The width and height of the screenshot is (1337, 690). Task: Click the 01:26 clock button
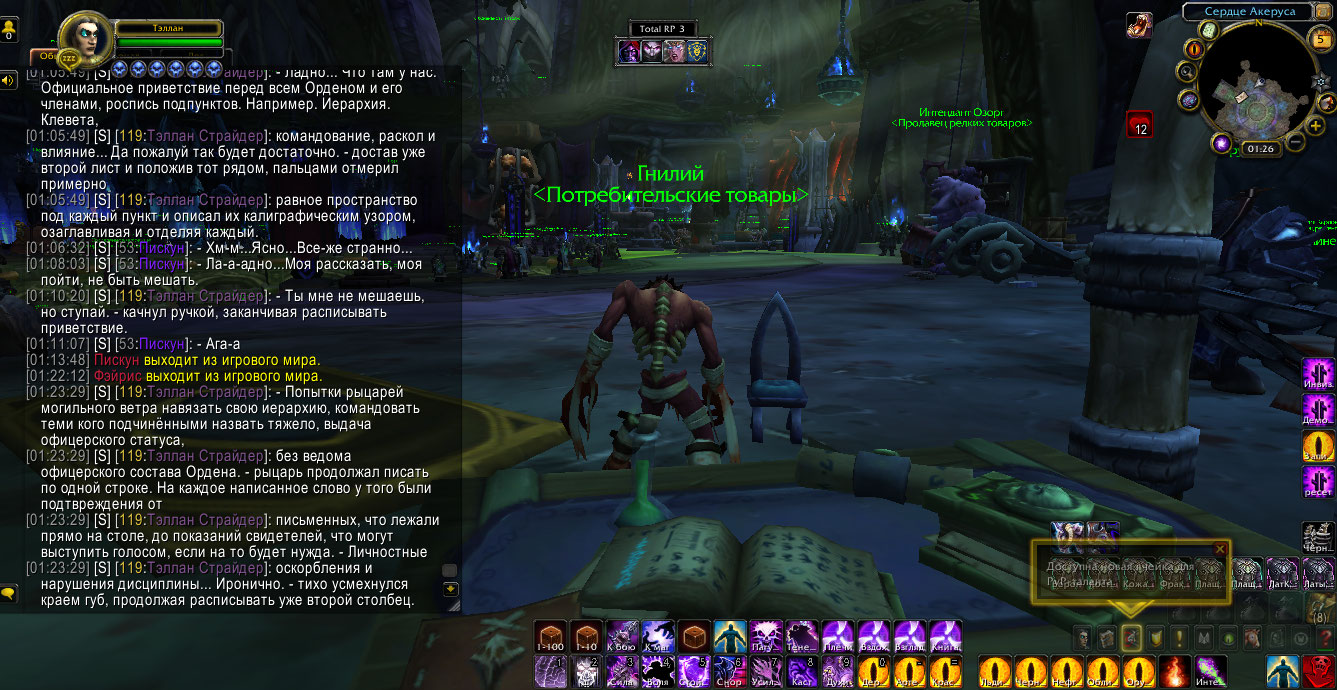[x=1261, y=149]
